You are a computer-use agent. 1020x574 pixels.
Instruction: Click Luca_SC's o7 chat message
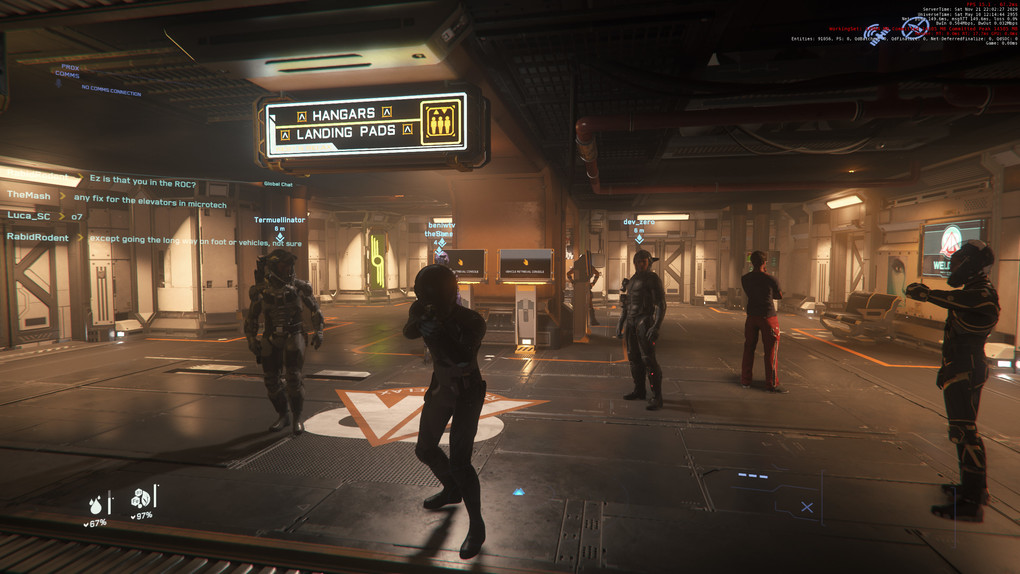77,216
